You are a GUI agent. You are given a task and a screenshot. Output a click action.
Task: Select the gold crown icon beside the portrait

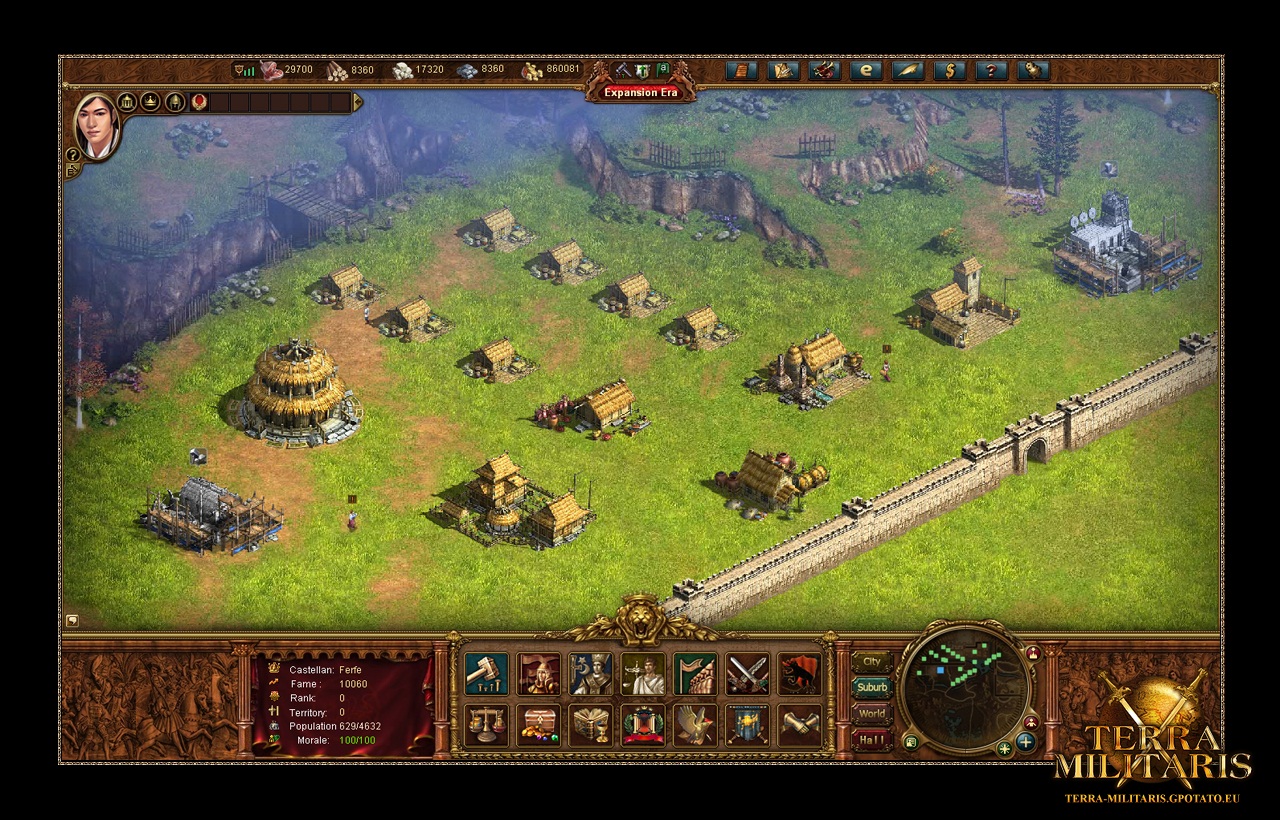tap(151, 102)
